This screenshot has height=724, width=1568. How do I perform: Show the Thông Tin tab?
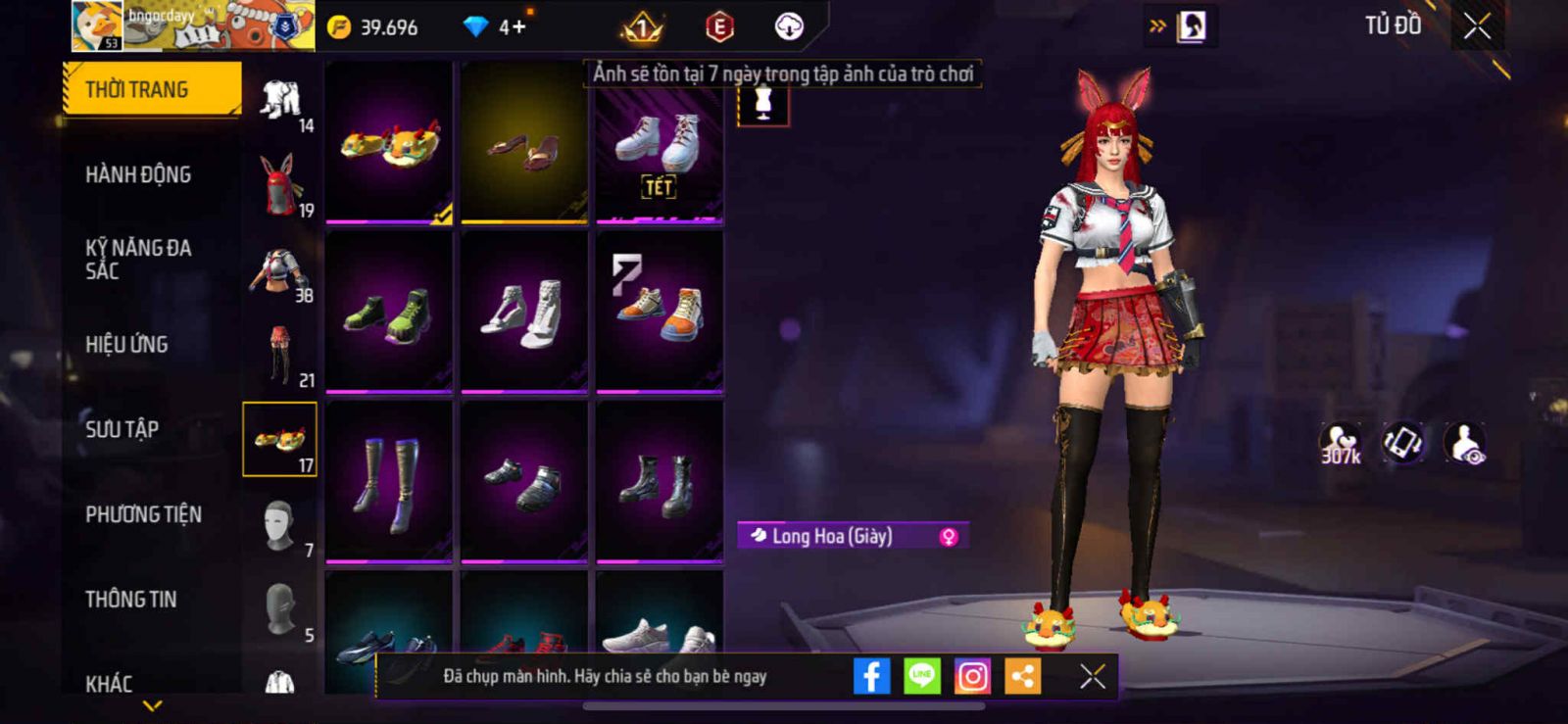point(130,599)
